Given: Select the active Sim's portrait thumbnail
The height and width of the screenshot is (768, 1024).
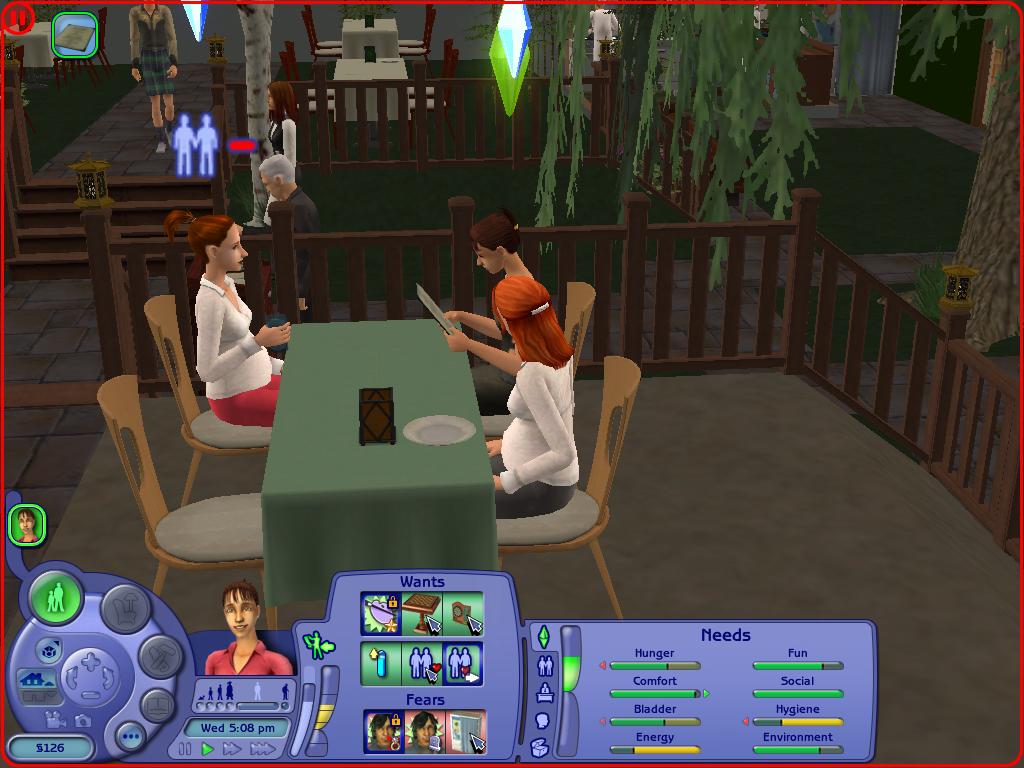Looking at the screenshot, I should [x=27, y=524].
